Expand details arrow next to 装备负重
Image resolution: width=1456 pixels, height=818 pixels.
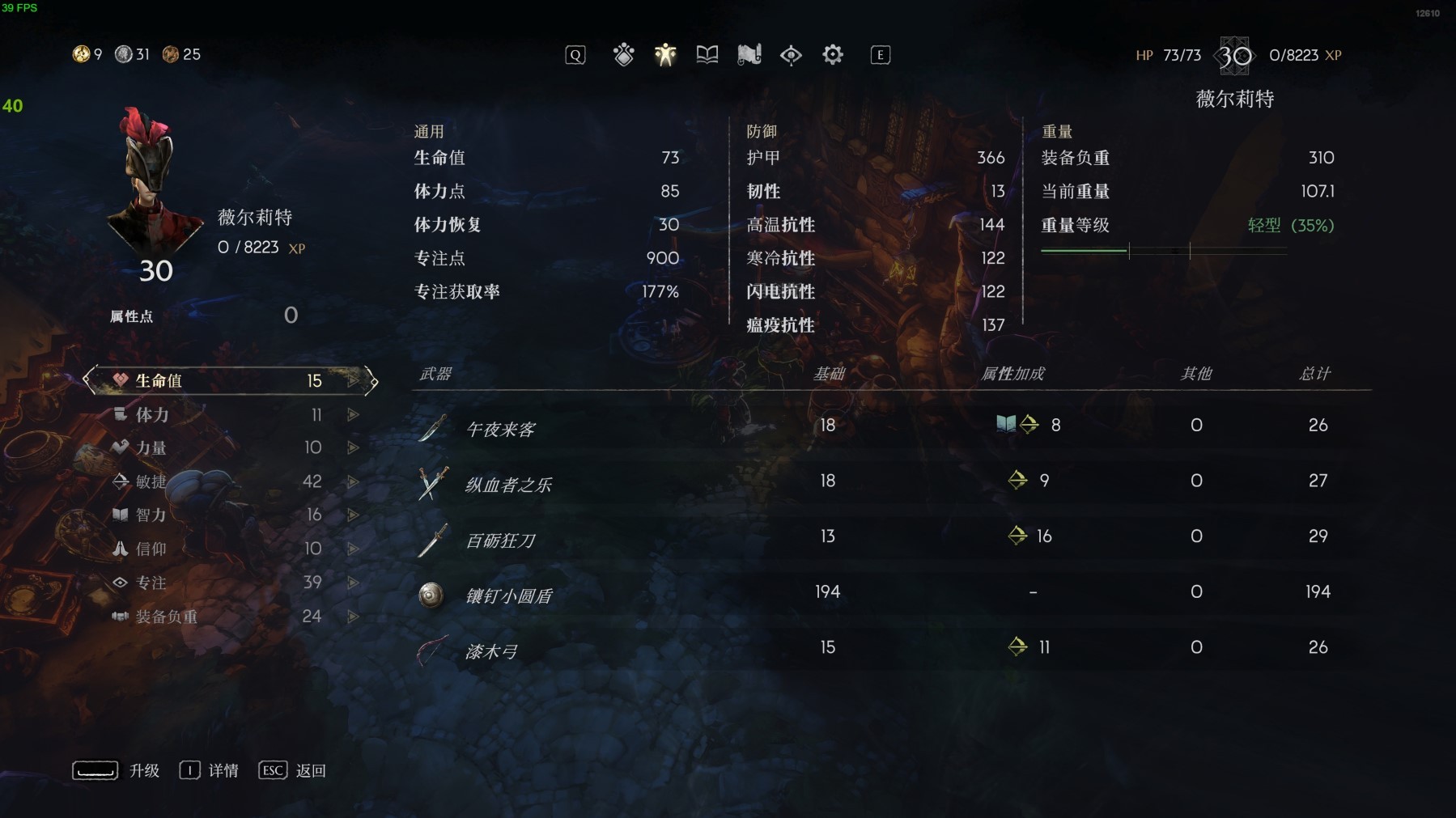point(352,616)
